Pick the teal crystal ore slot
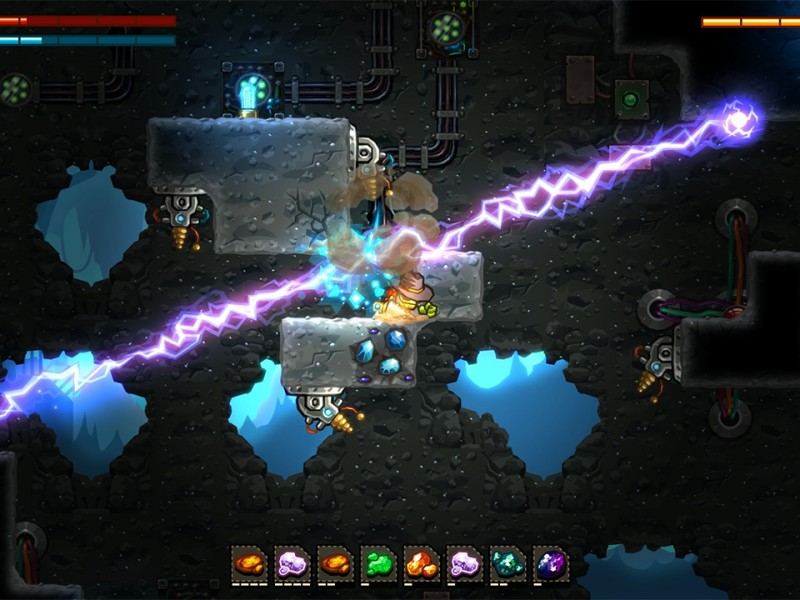 [507, 564]
